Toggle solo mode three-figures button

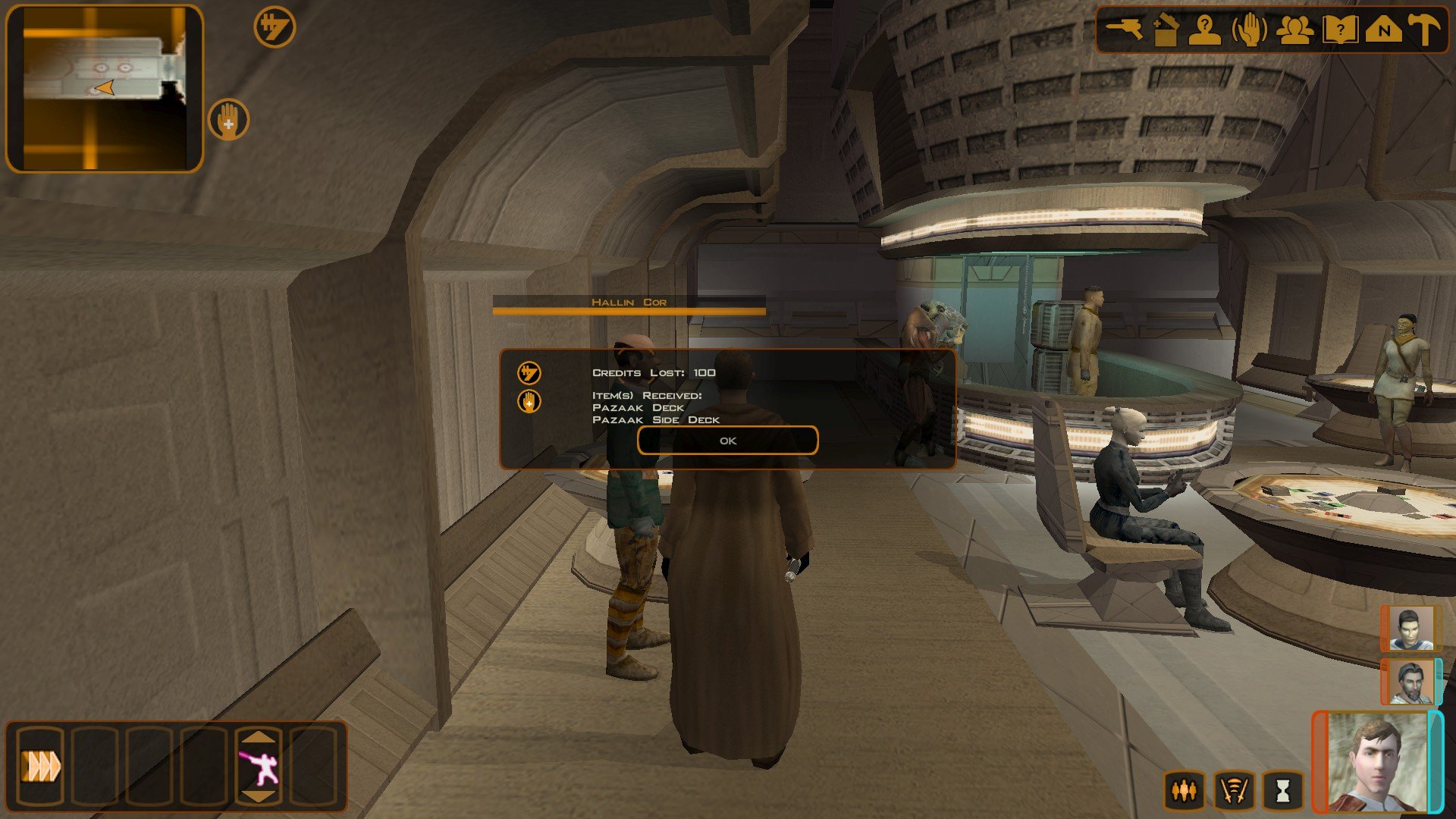[x=1184, y=791]
